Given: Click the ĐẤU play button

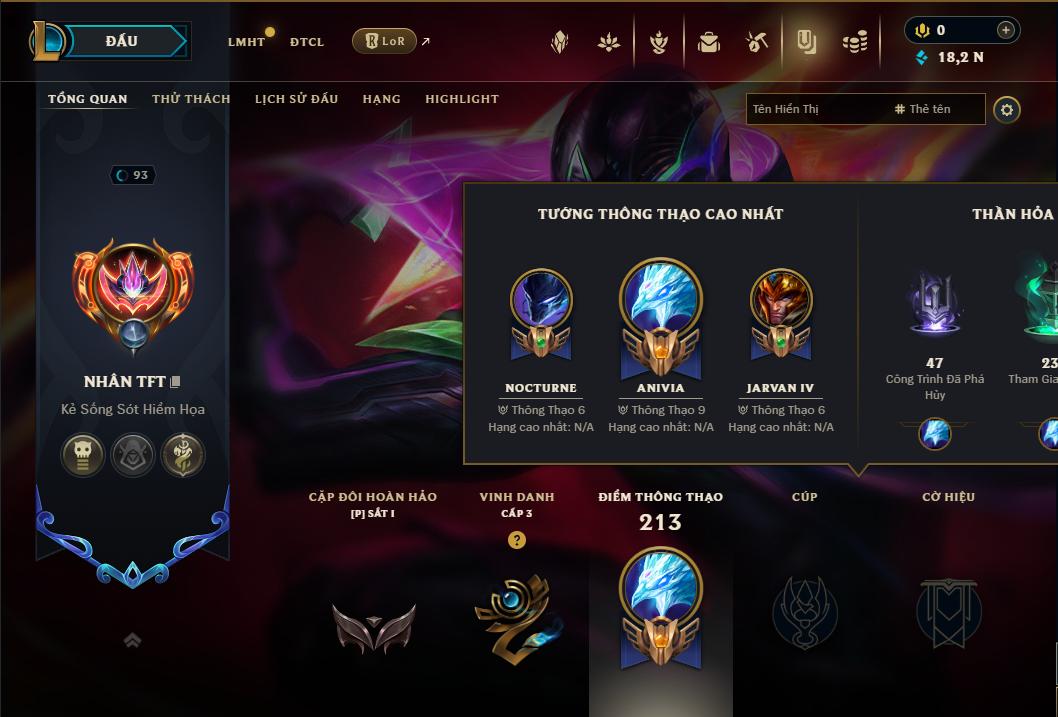Looking at the screenshot, I should [122, 41].
